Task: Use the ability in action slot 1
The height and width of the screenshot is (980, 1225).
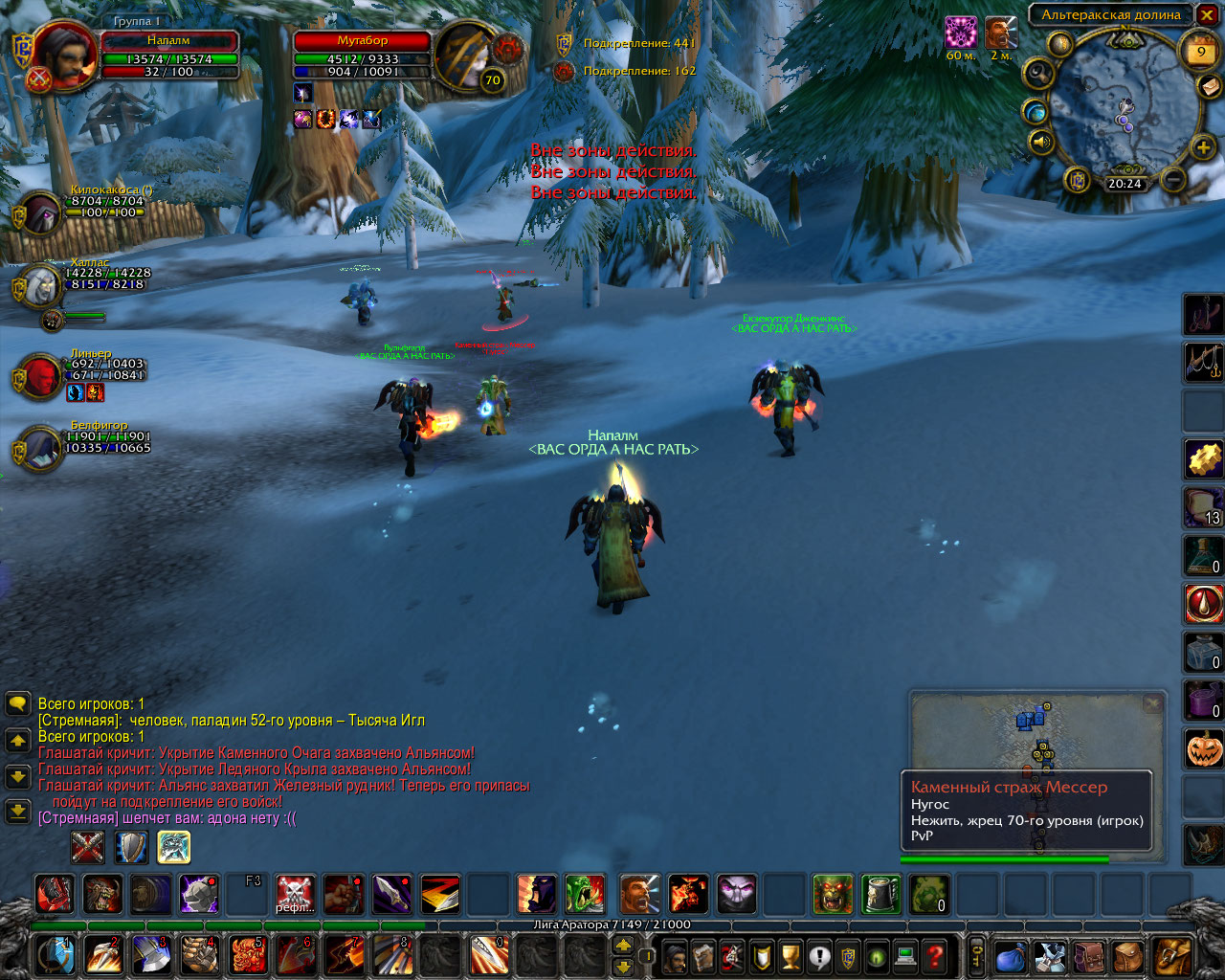Action: 56,955
